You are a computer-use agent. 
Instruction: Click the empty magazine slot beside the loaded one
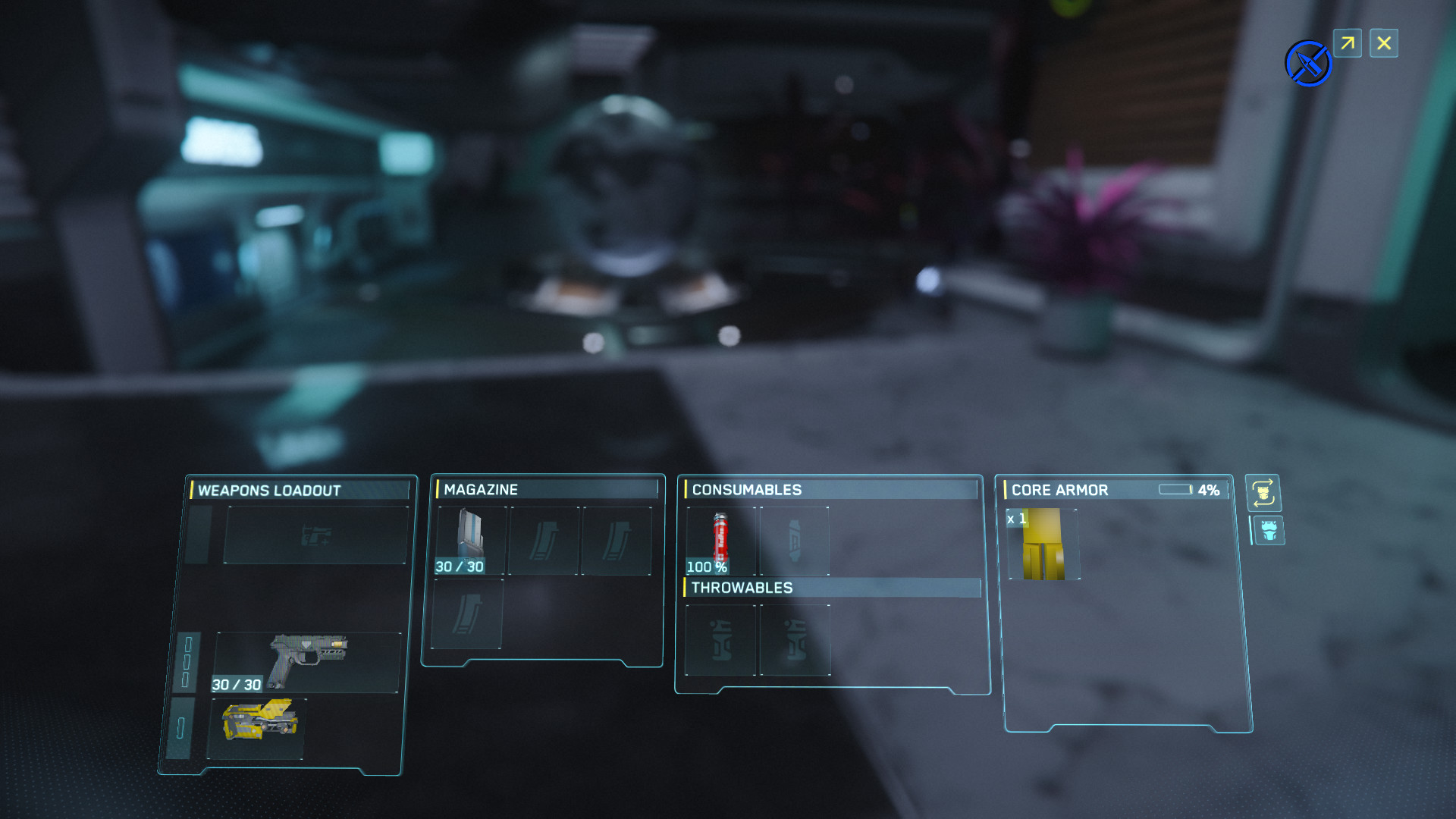pos(543,540)
